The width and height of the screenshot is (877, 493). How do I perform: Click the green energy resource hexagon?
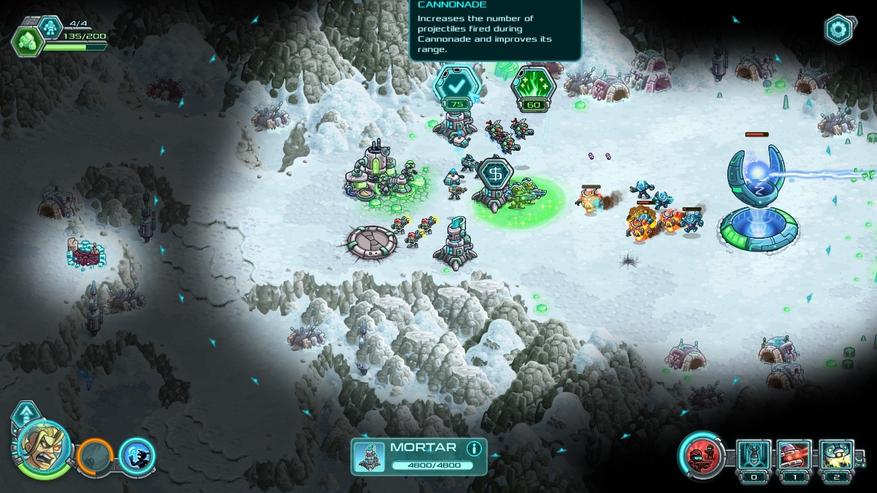28,38
